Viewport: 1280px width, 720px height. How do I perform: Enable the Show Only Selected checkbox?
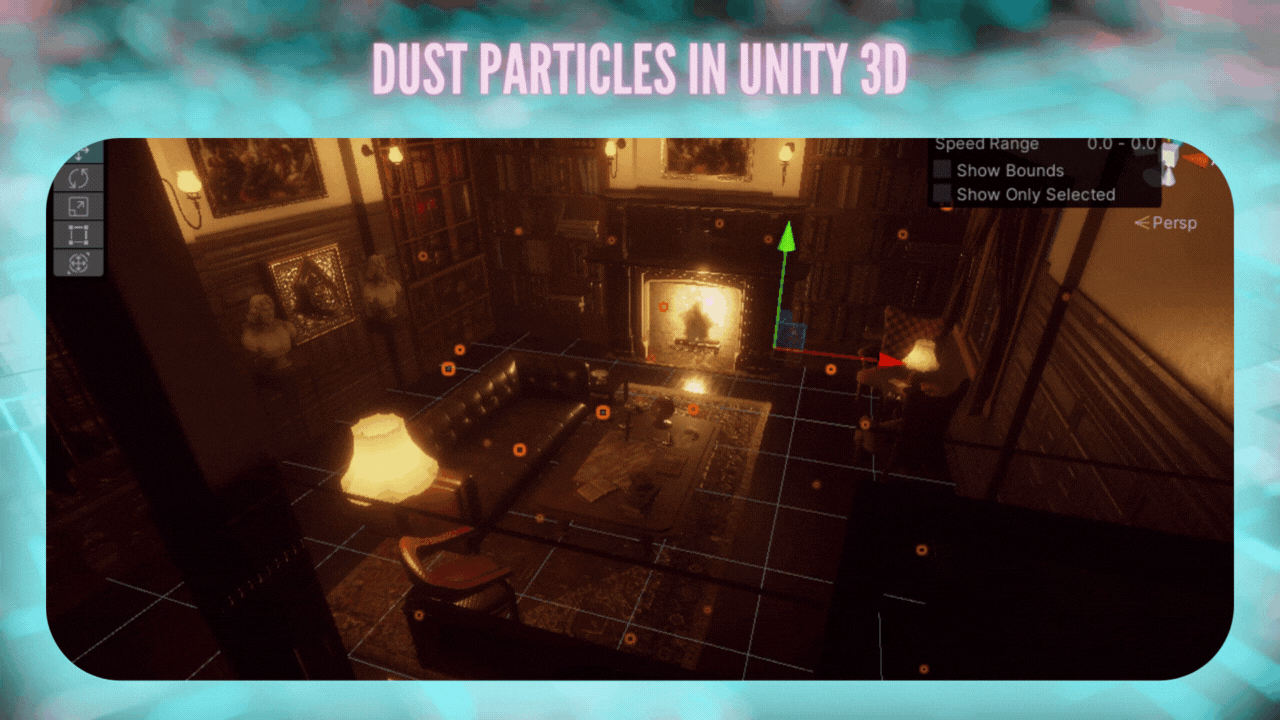click(x=941, y=195)
